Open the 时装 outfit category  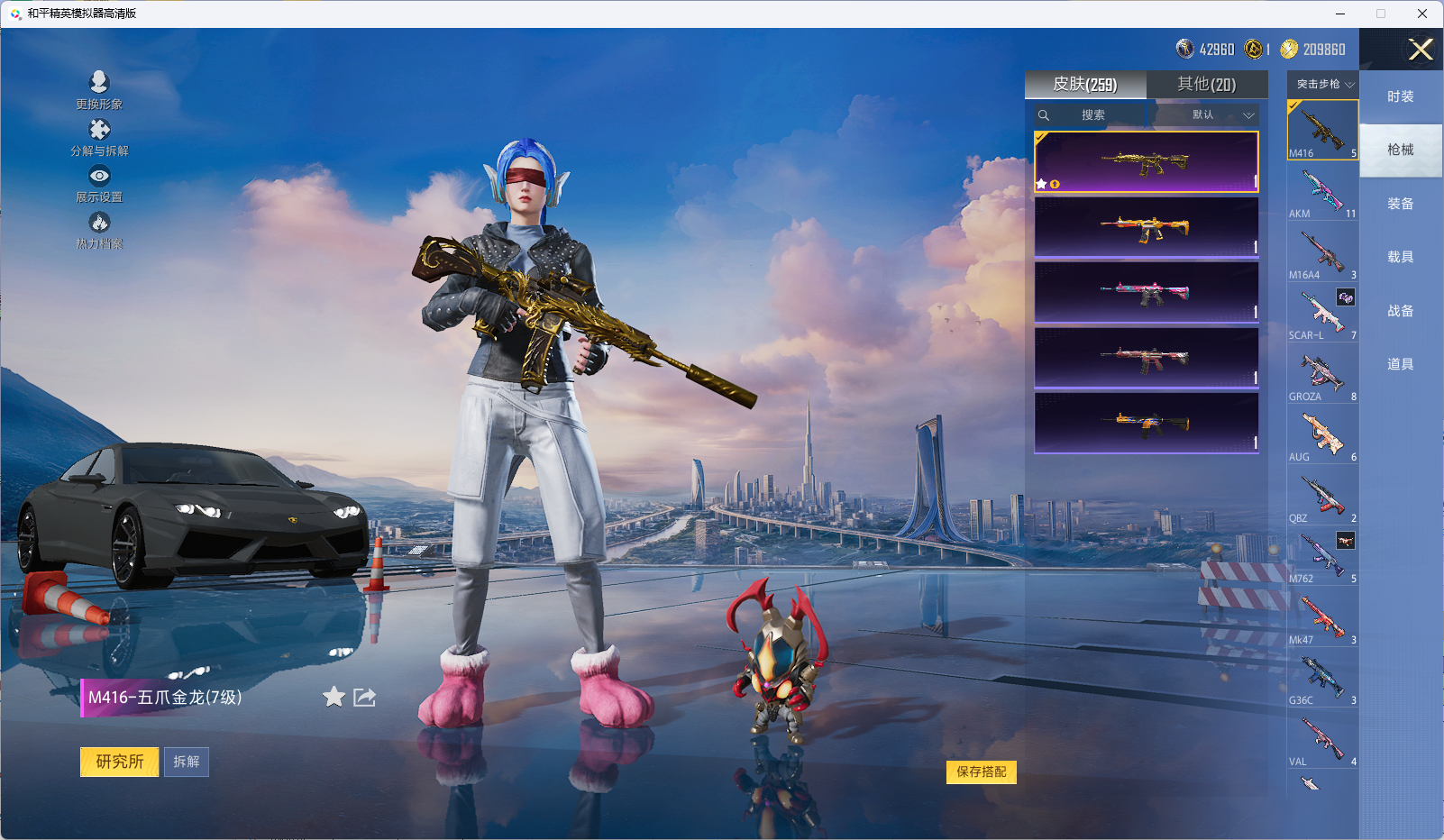click(x=1400, y=96)
